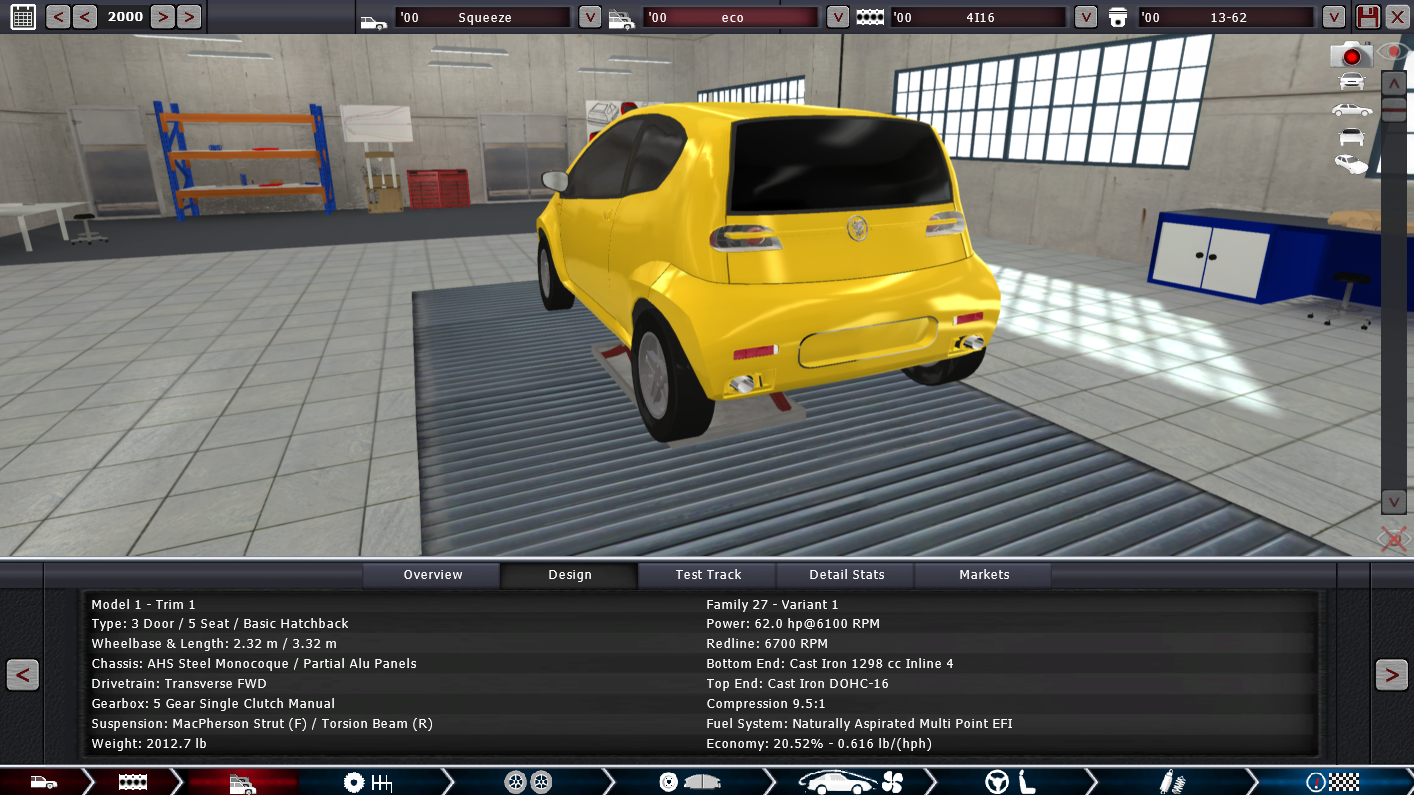Go to the previous page arrow

click(x=23, y=675)
